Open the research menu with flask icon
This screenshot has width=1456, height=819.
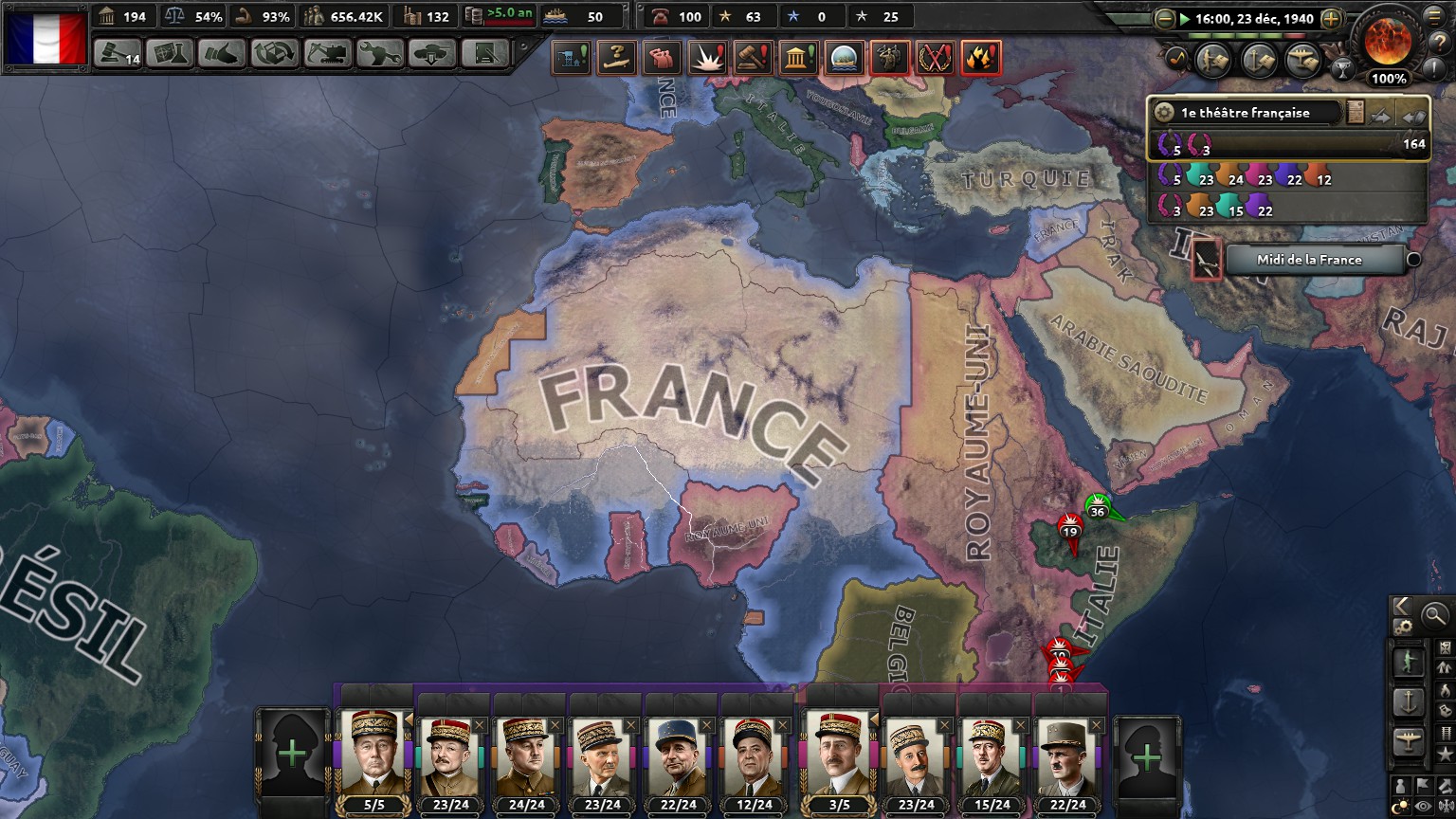coord(170,53)
